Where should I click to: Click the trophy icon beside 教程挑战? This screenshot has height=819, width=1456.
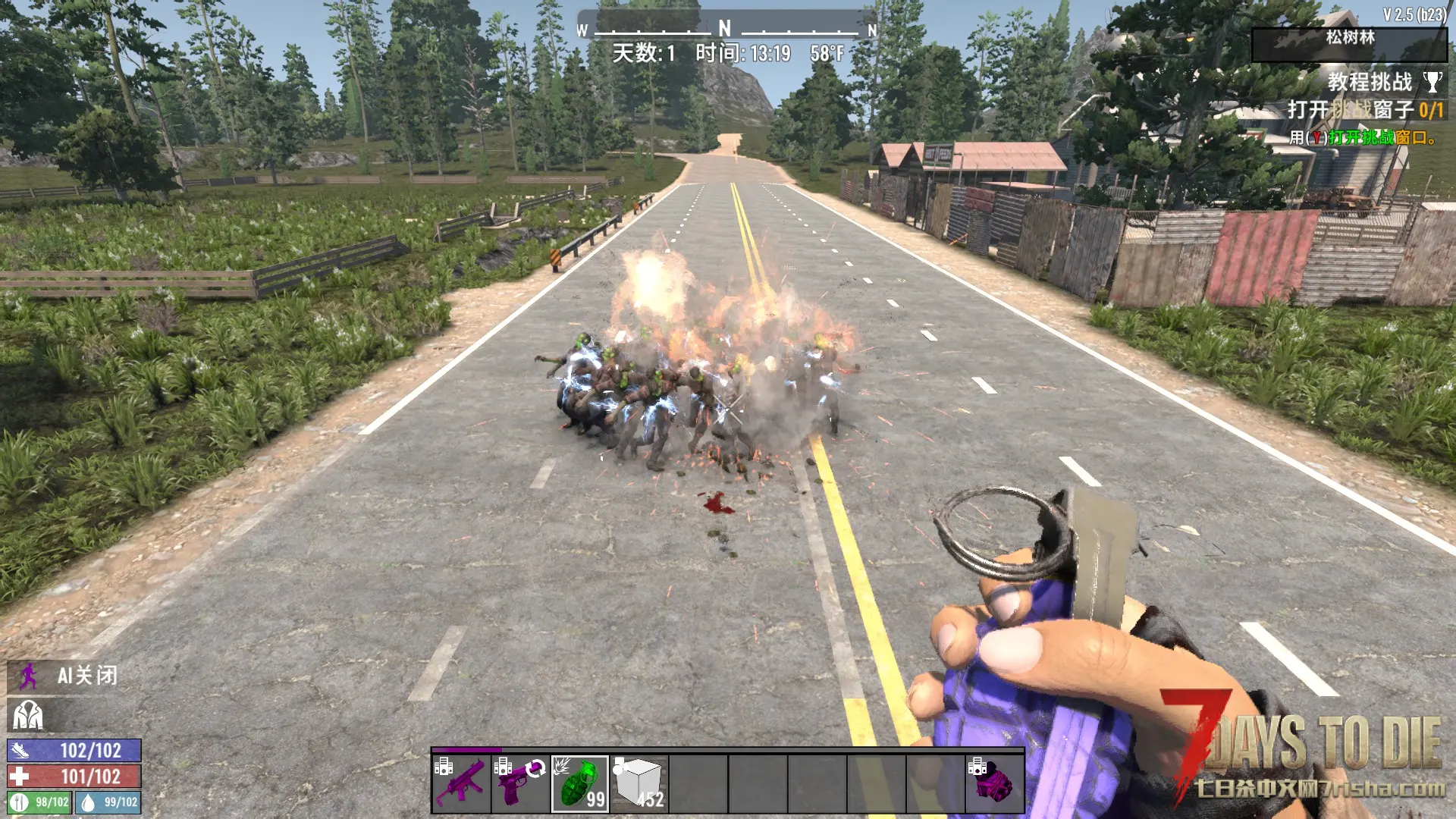coord(1432,82)
